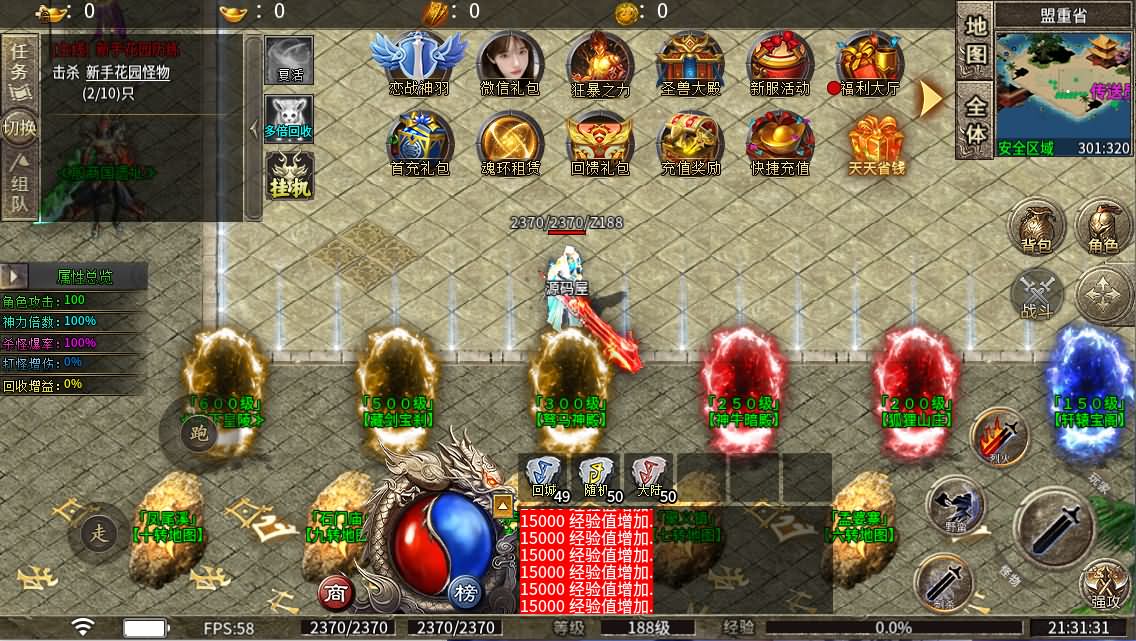Select the 狂暴之力 icon

(600, 61)
